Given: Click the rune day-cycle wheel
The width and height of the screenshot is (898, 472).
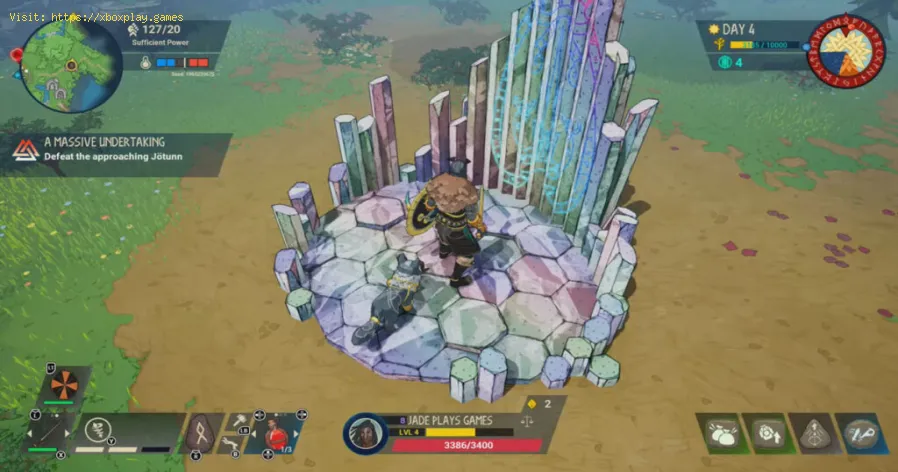Looking at the screenshot, I should click(846, 50).
